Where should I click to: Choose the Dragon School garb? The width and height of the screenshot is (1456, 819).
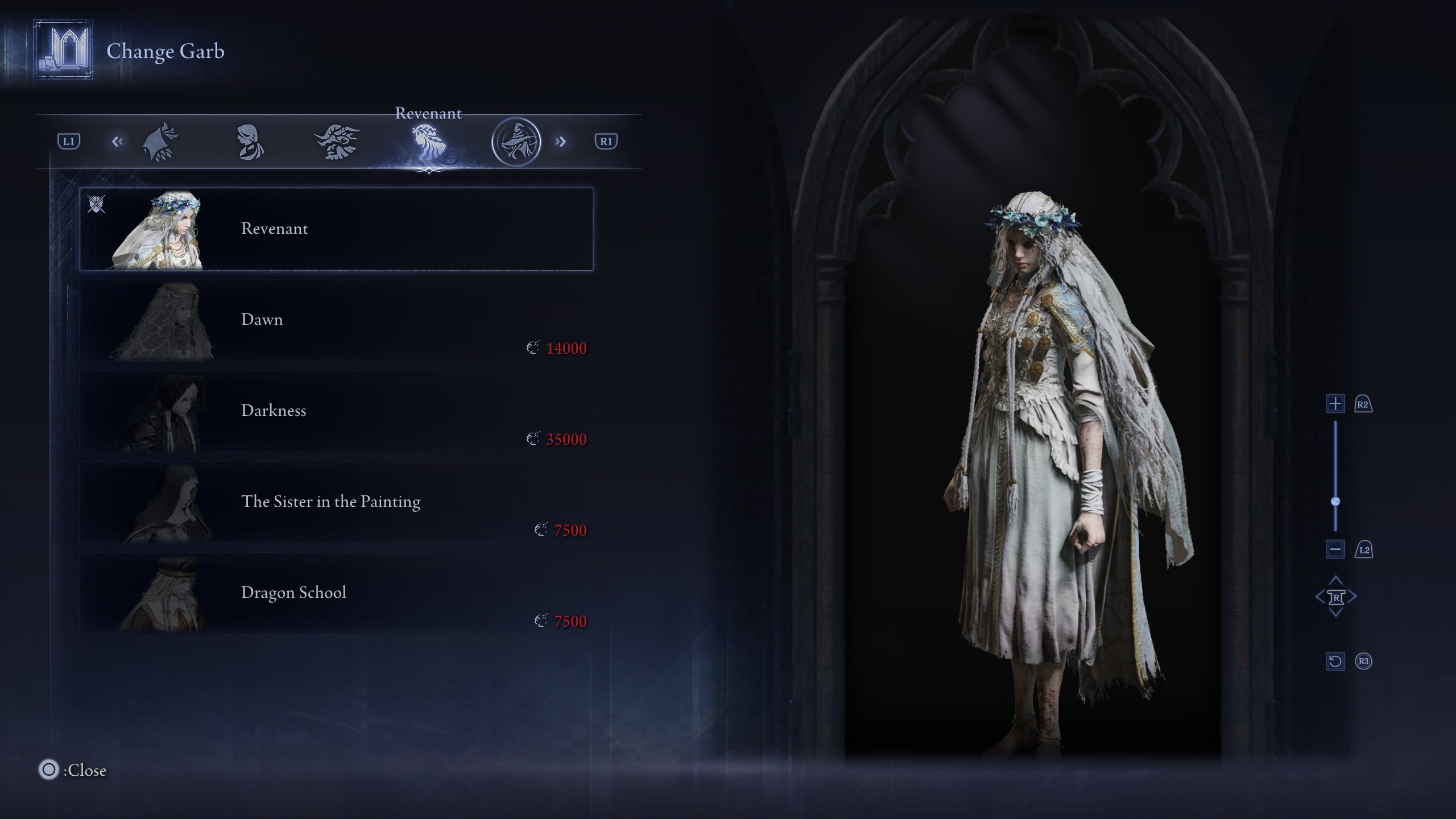336,593
